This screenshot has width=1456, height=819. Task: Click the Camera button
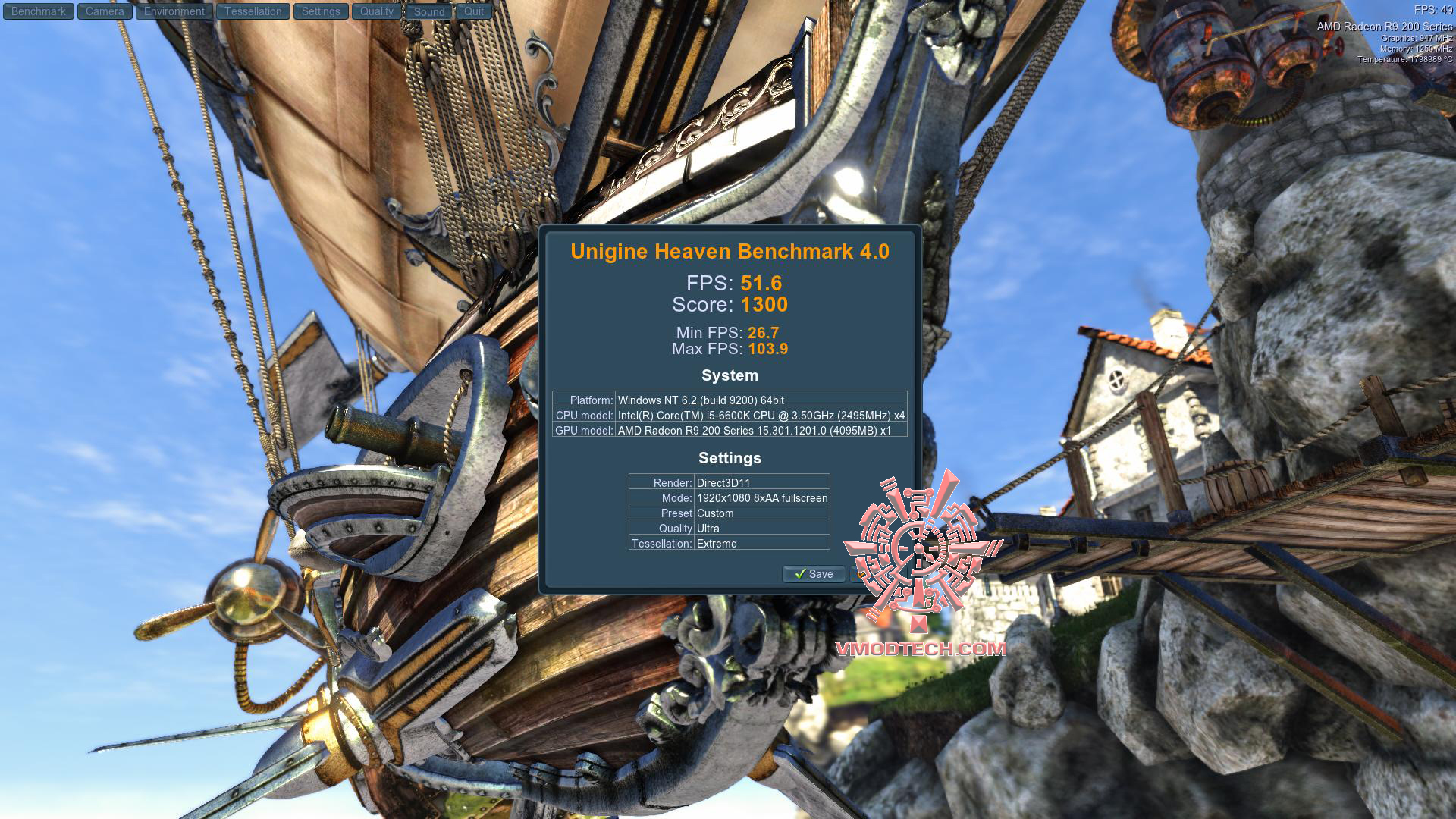pyautogui.click(x=105, y=11)
